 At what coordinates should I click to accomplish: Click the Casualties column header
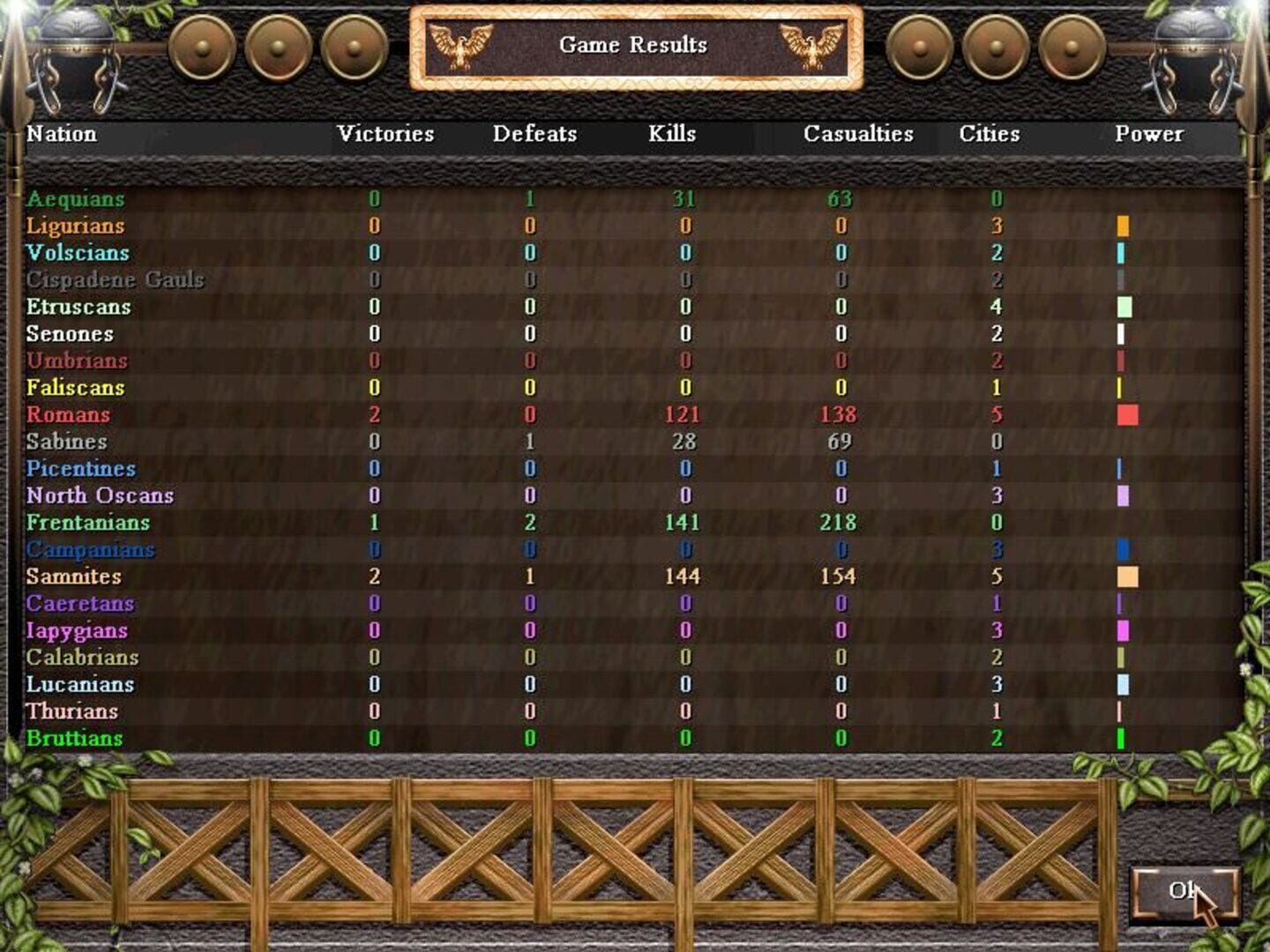tap(857, 134)
